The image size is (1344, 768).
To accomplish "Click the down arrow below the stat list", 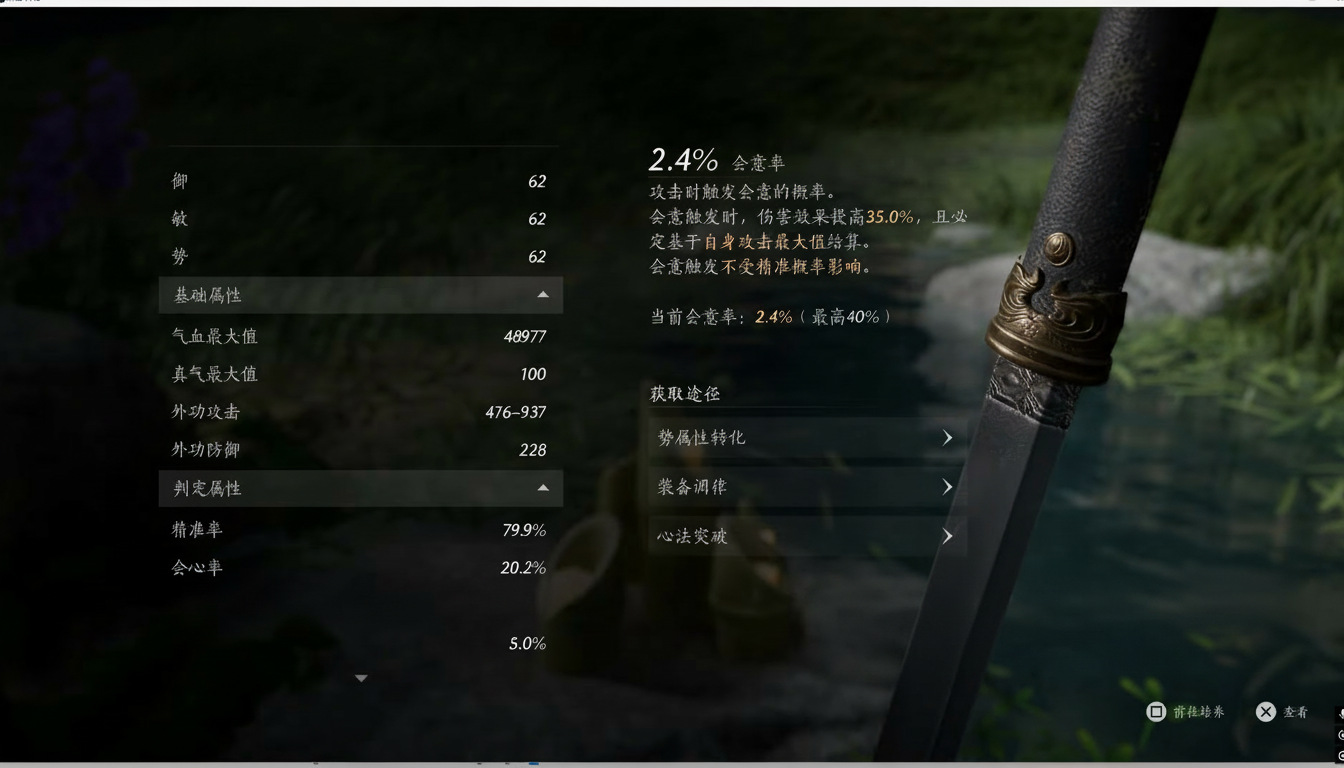I will tap(361, 677).
